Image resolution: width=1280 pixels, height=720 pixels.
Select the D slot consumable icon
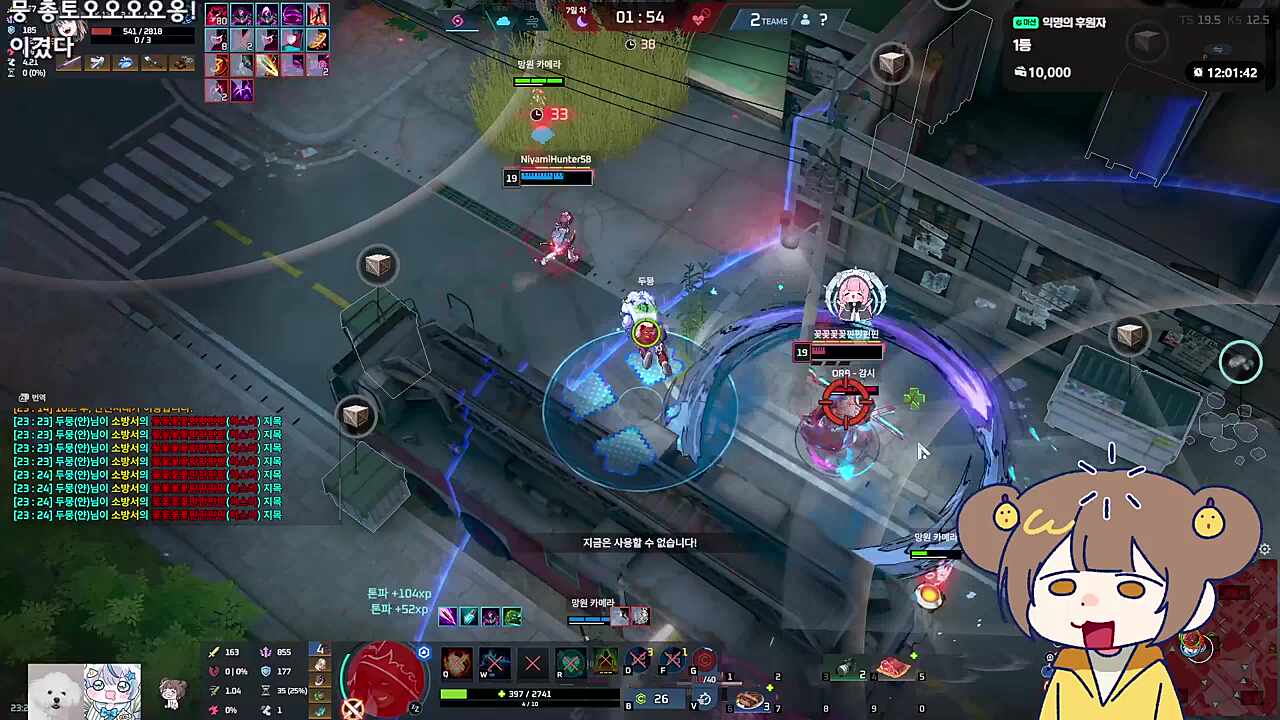point(636,658)
